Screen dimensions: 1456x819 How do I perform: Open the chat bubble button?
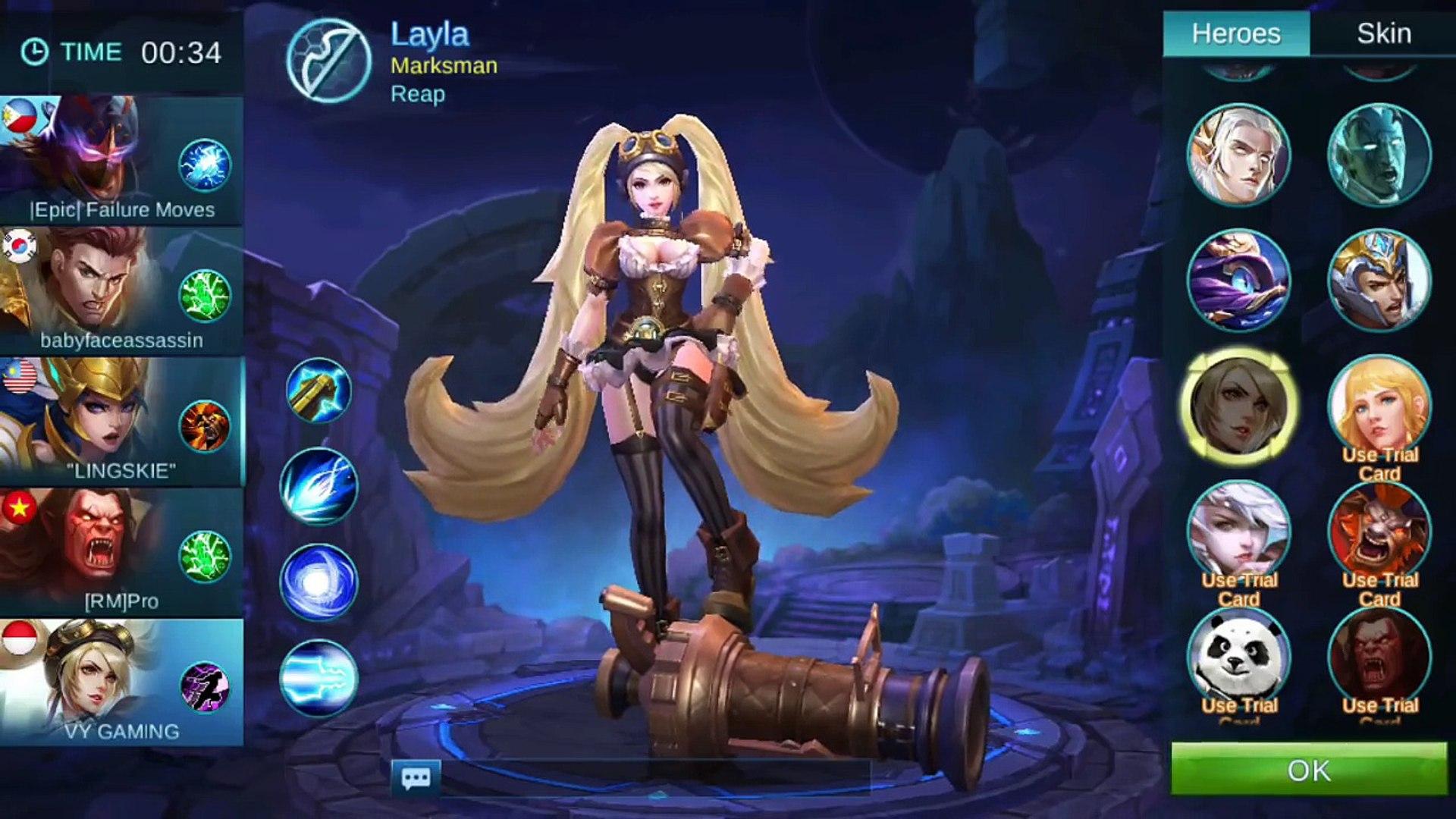click(x=416, y=777)
